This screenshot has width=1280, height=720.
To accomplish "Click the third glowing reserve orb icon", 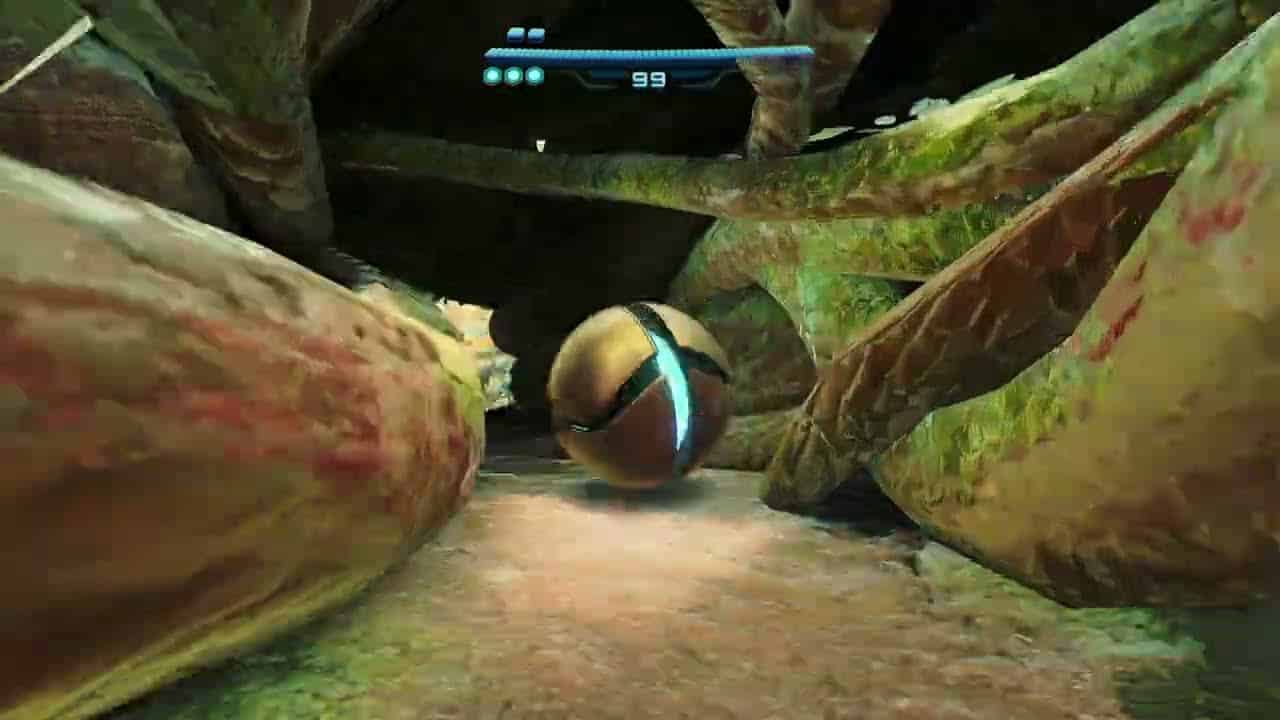I will click(536, 74).
